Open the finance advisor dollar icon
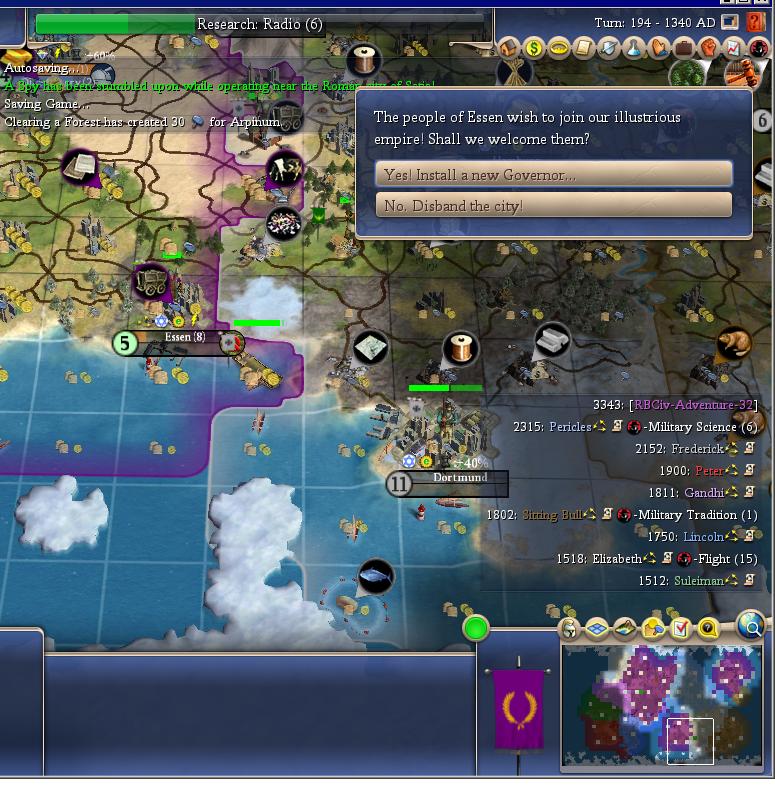Viewport: 775px width, 791px height. pyautogui.click(x=534, y=48)
